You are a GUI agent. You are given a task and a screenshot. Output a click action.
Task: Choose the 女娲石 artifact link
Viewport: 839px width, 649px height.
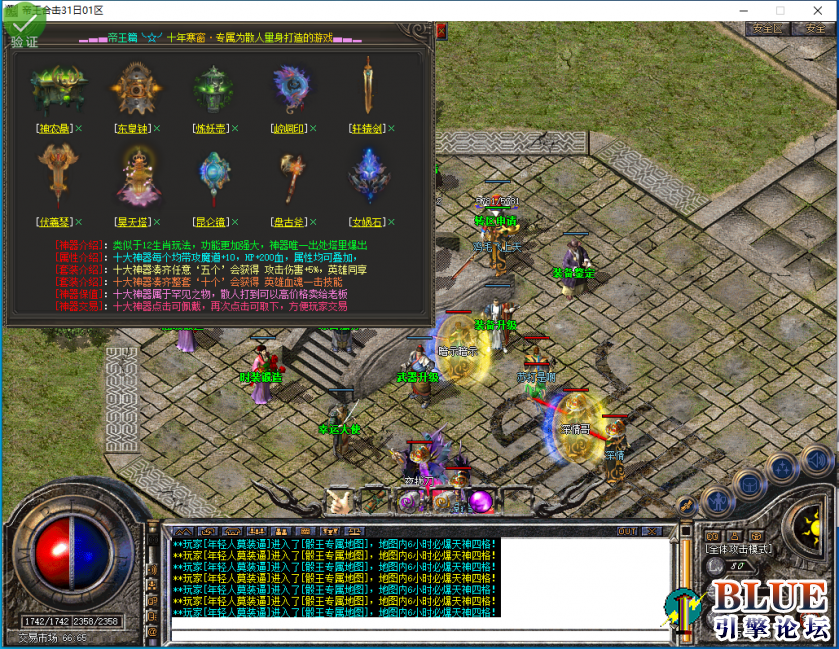click(367, 221)
